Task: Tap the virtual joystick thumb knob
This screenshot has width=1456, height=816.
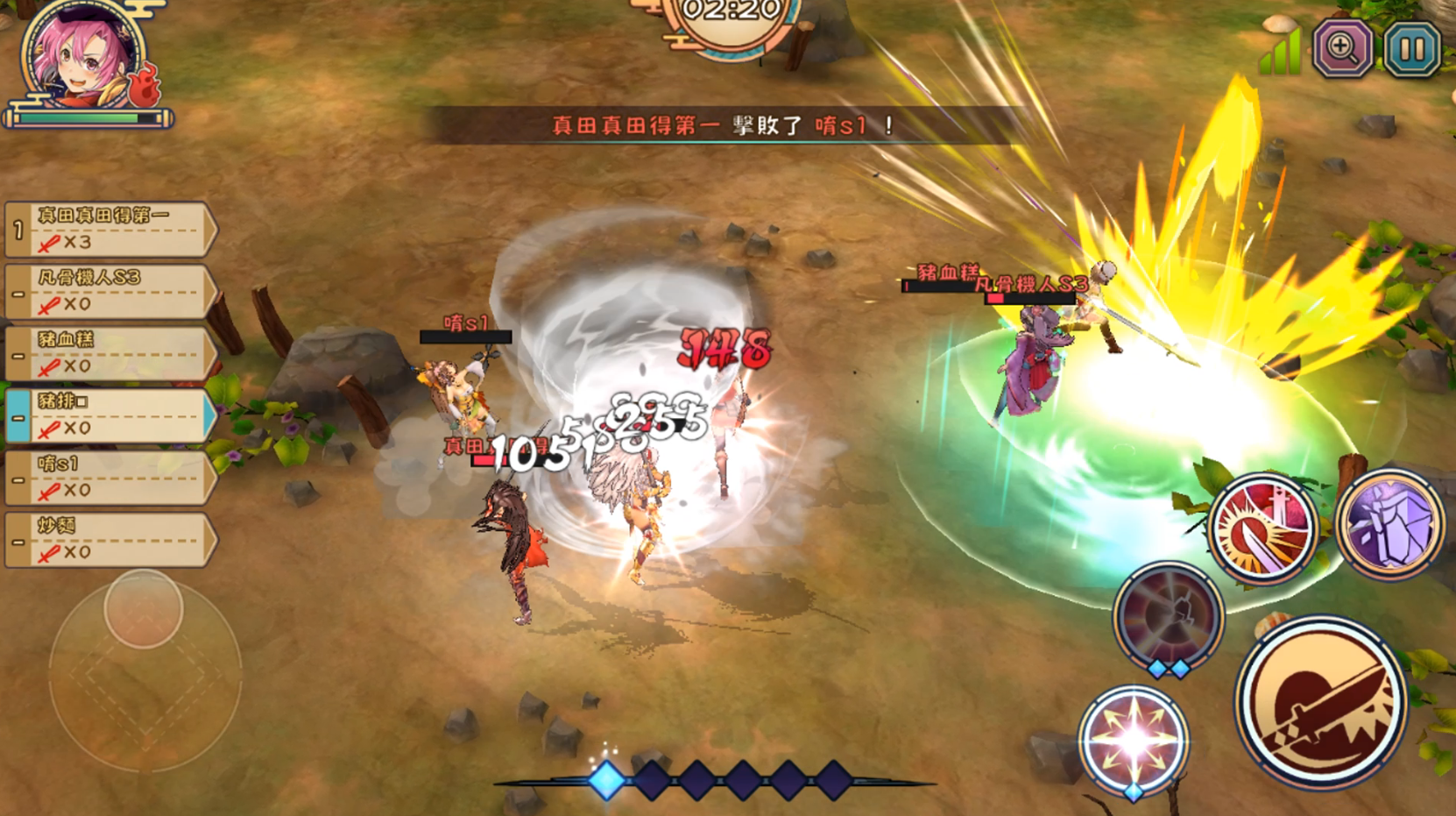Action: coord(144,608)
